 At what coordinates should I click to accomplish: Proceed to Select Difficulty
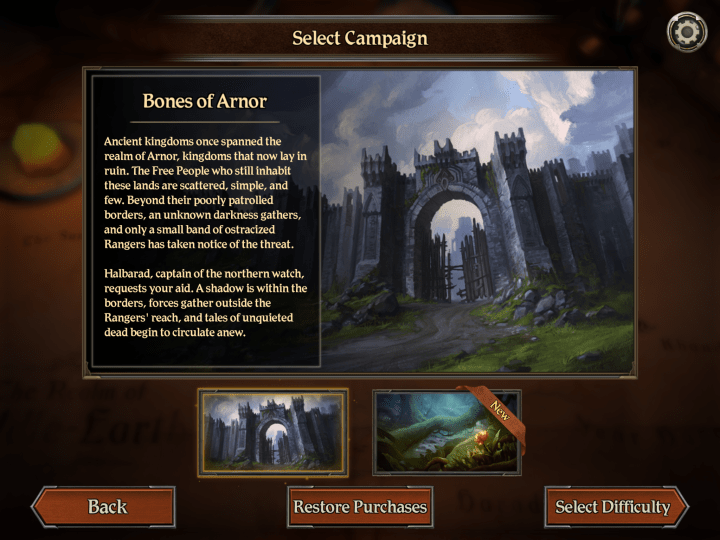click(613, 507)
